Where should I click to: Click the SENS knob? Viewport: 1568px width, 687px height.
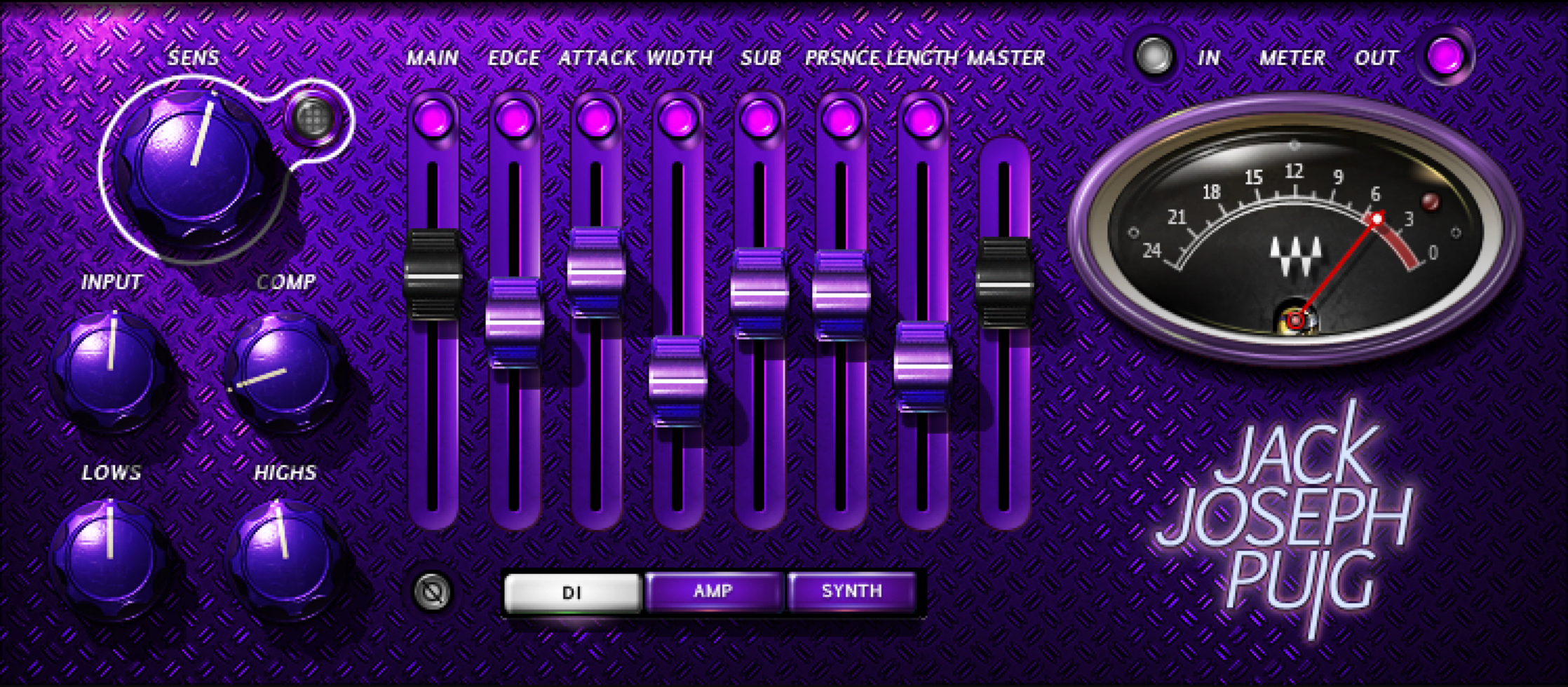click(x=194, y=167)
